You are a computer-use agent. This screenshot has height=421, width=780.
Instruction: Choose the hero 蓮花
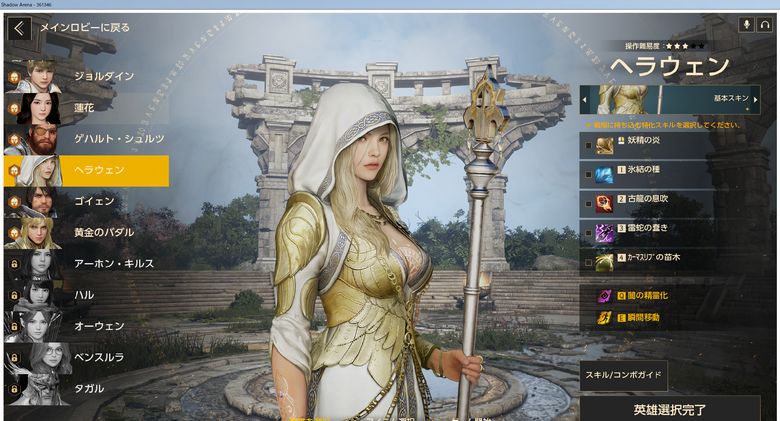coord(85,107)
